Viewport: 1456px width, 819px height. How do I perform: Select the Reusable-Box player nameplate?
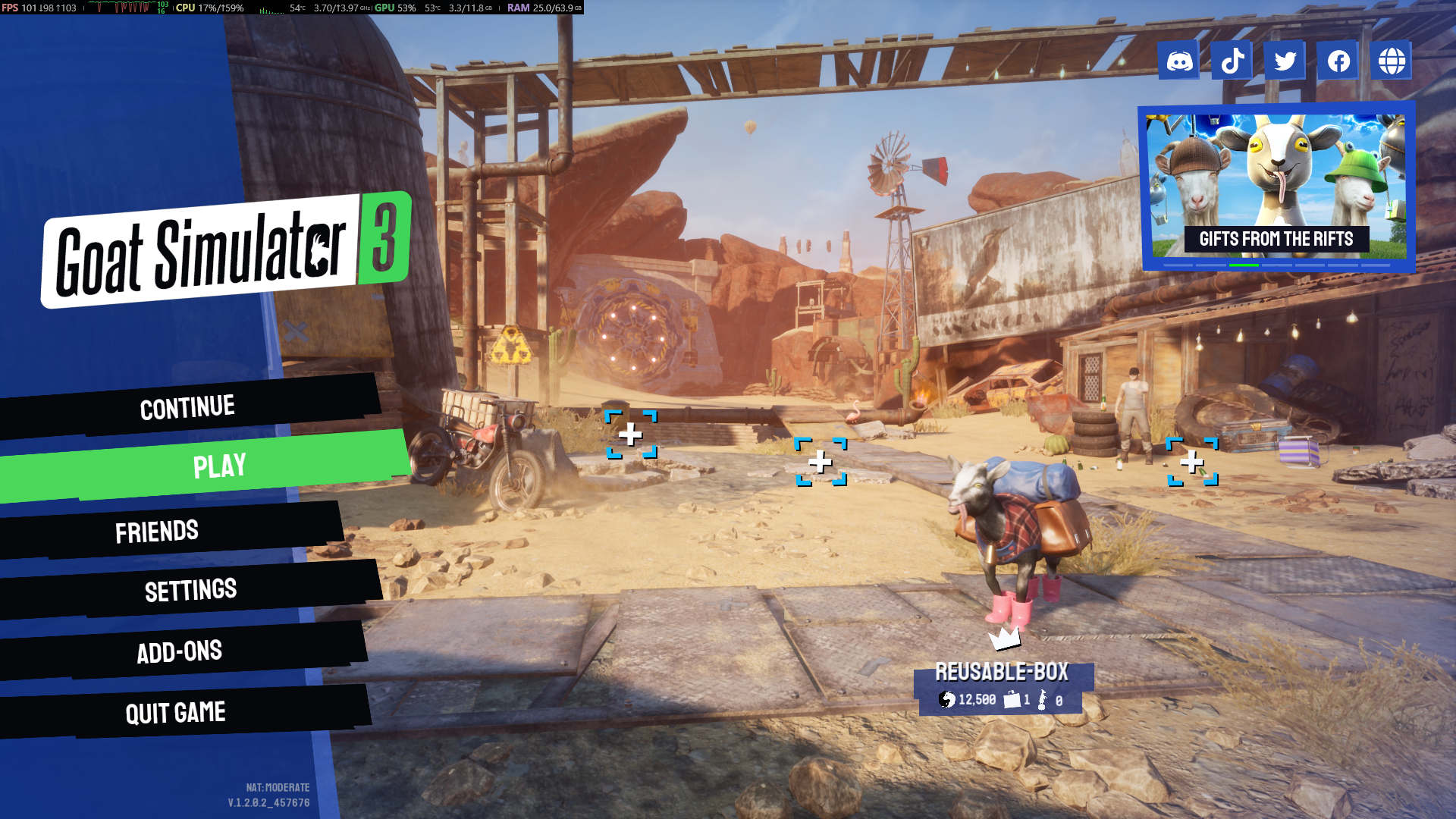[x=1002, y=686]
